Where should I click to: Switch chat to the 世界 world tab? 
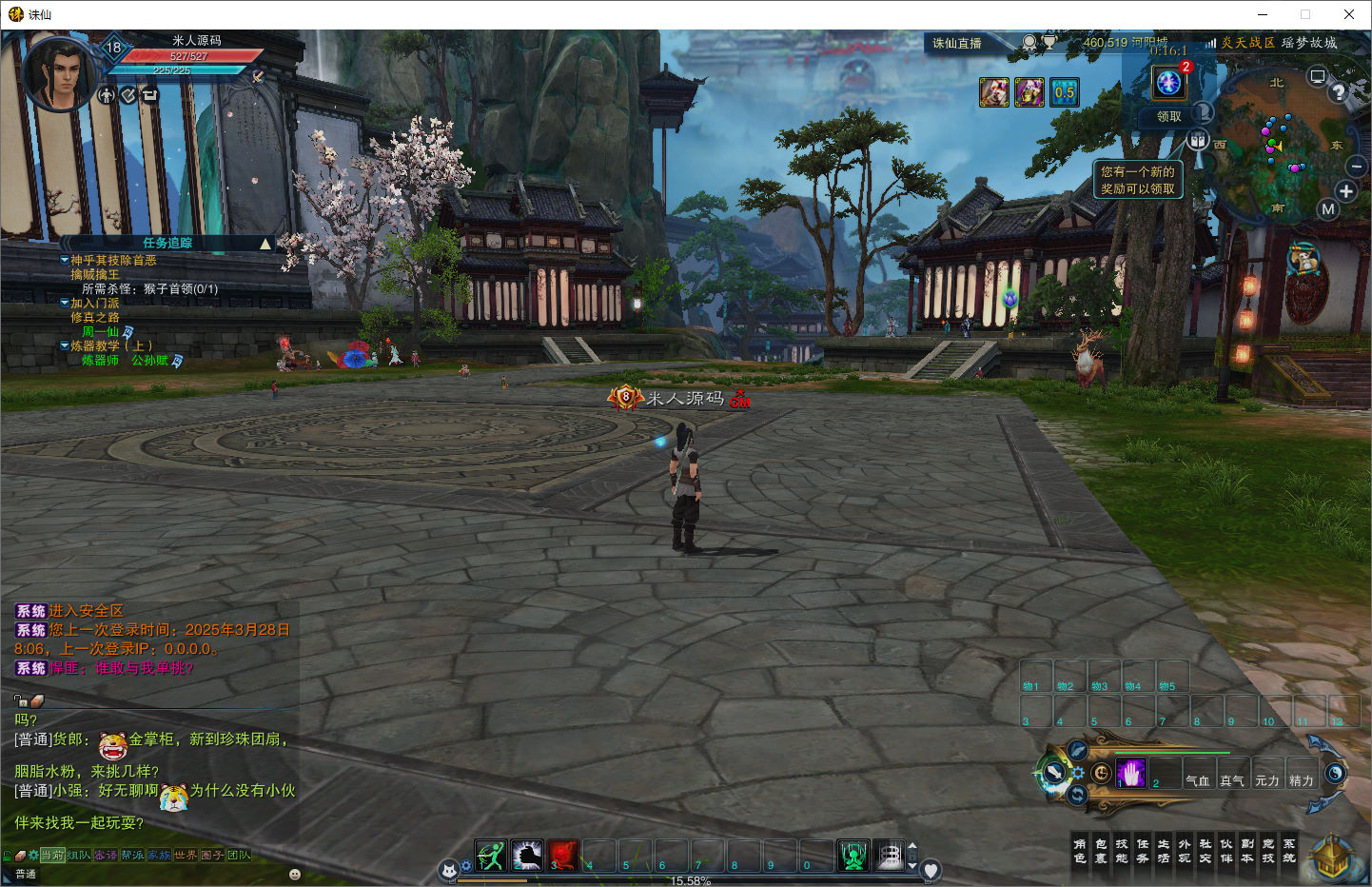[186, 855]
